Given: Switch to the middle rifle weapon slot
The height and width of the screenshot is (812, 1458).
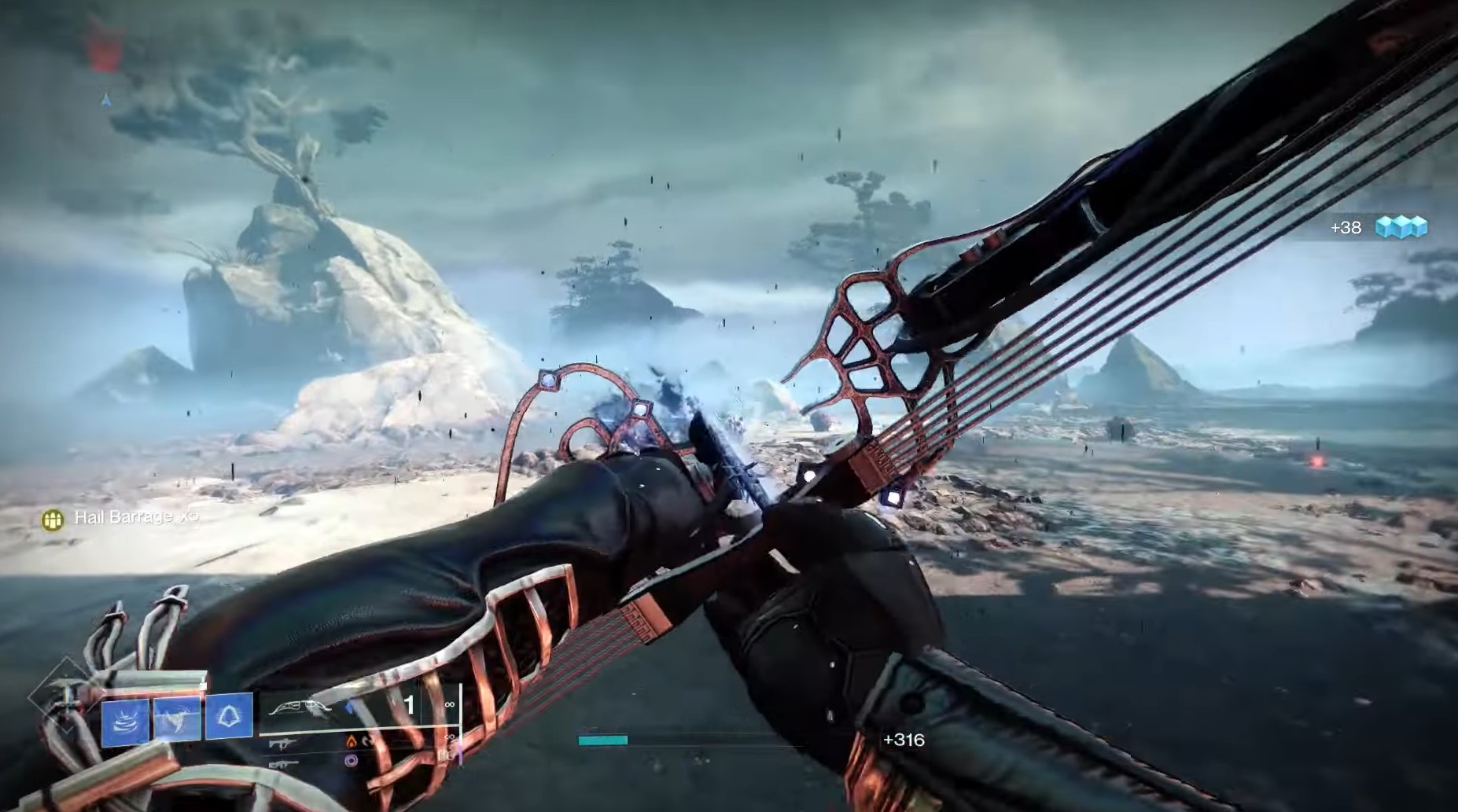Looking at the screenshot, I should (x=283, y=743).
